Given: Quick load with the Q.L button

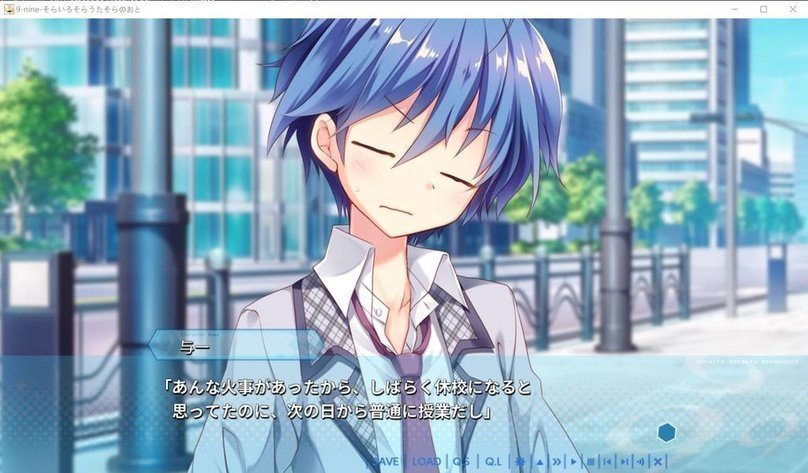Looking at the screenshot, I should (494, 461).
